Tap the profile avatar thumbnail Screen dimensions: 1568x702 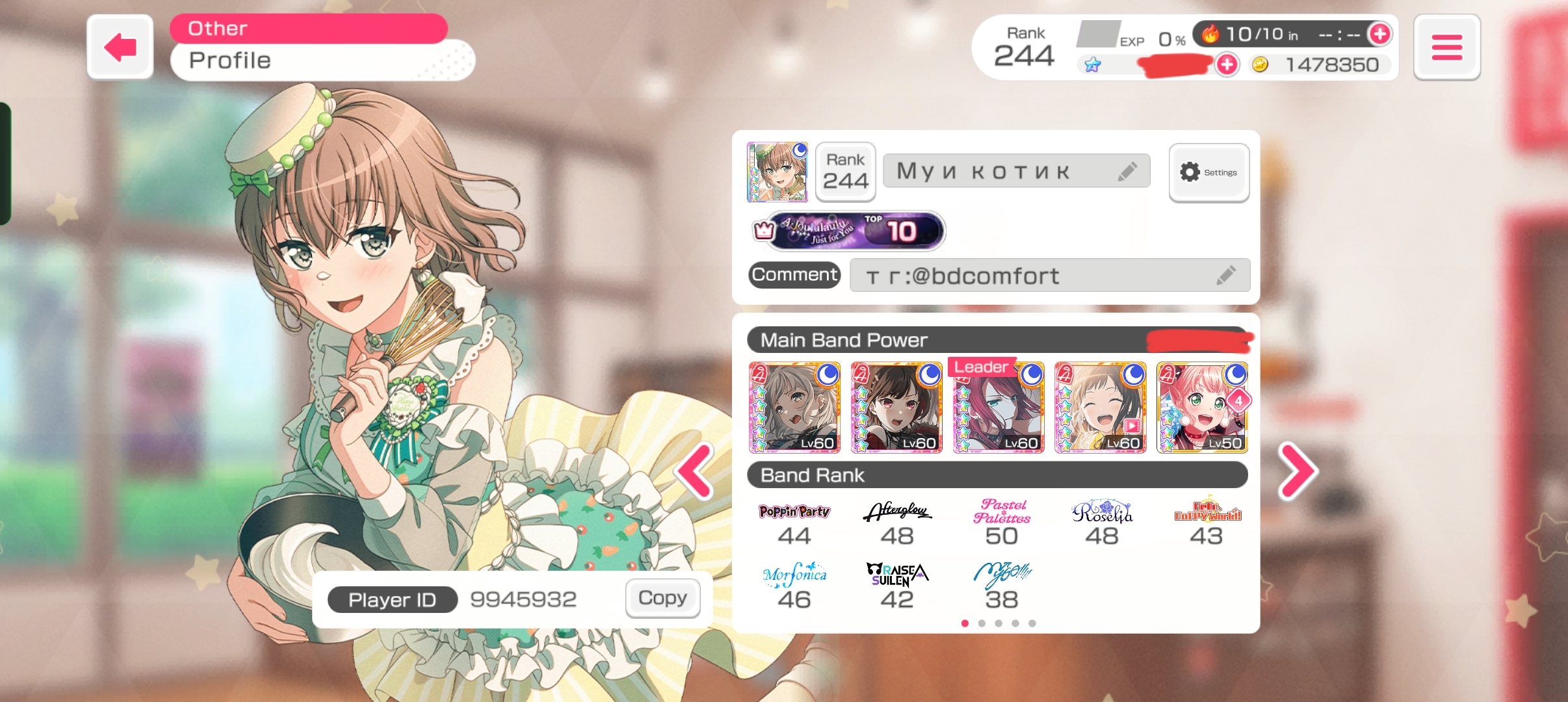coord(777,172)
